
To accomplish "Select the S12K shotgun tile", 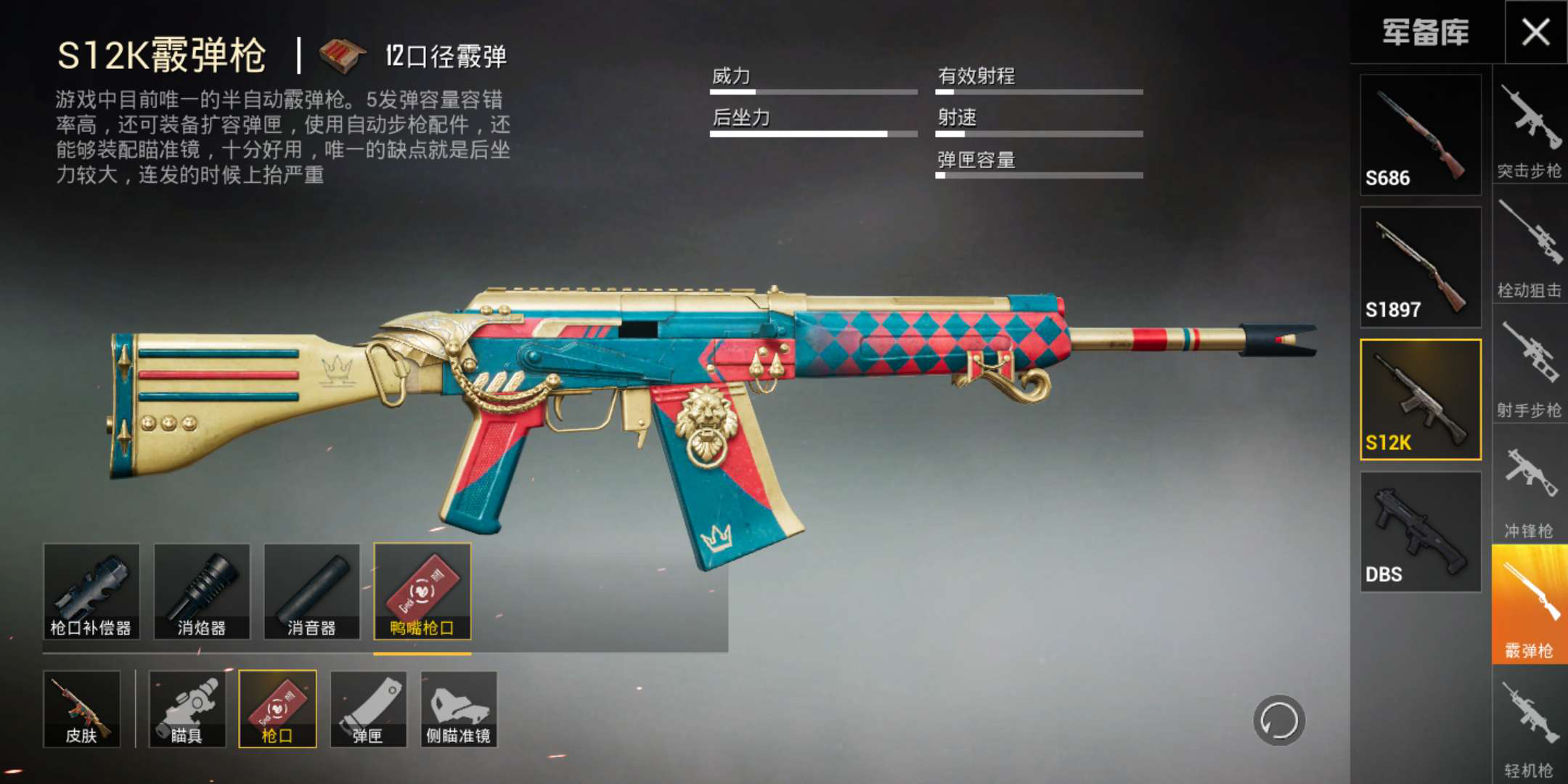I will (1420, 399).
